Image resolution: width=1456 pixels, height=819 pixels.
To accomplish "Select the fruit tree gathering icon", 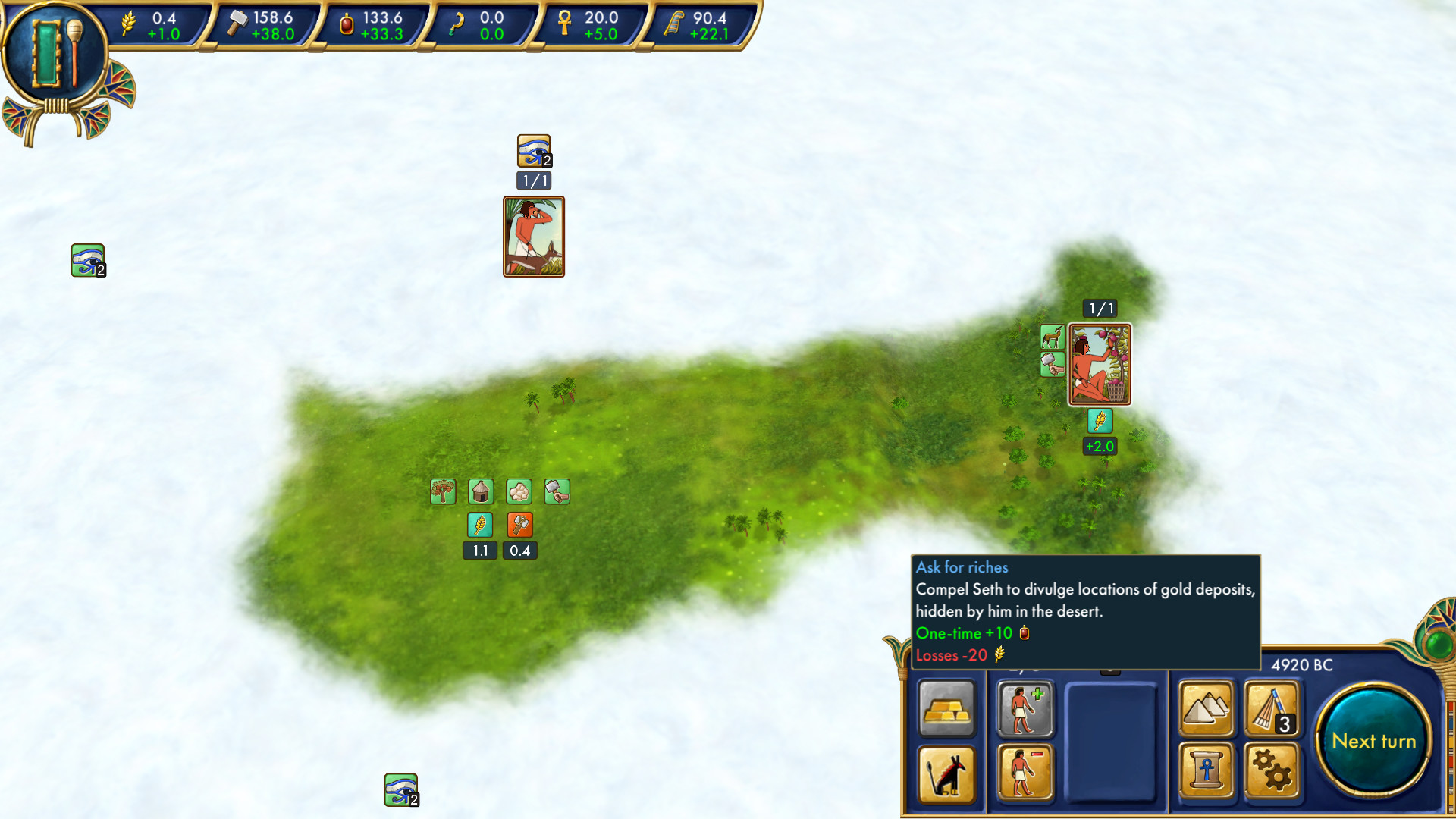I will coord(442,491).
